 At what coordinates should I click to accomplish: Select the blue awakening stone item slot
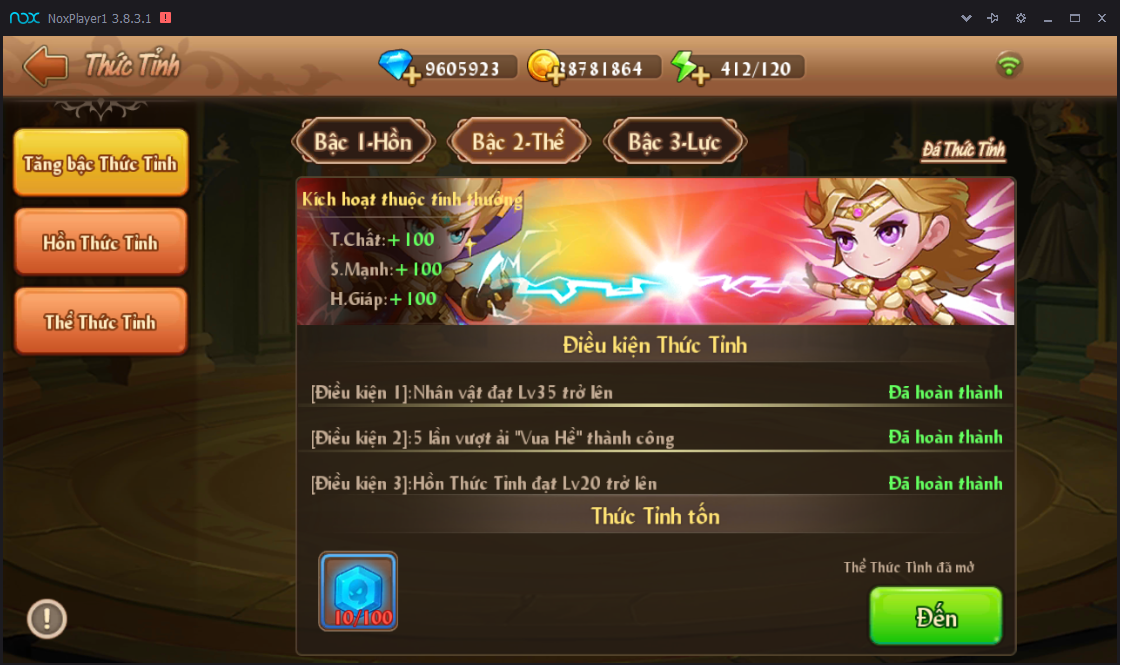coord(358,591)
